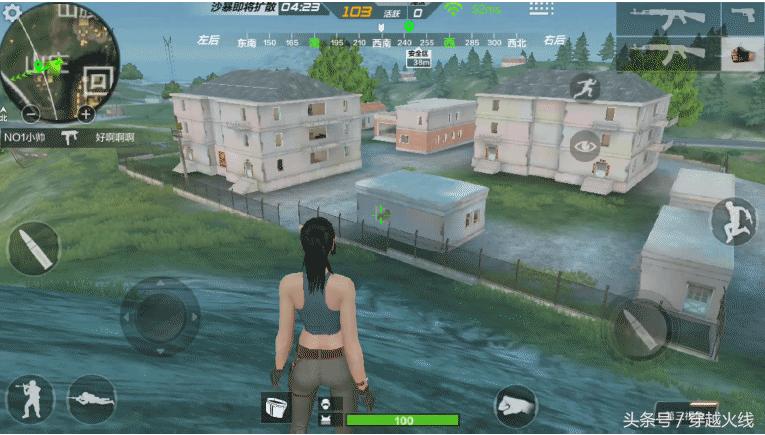Tap the jump button
This screenshot has width=765, height=435.
(734, 221)
